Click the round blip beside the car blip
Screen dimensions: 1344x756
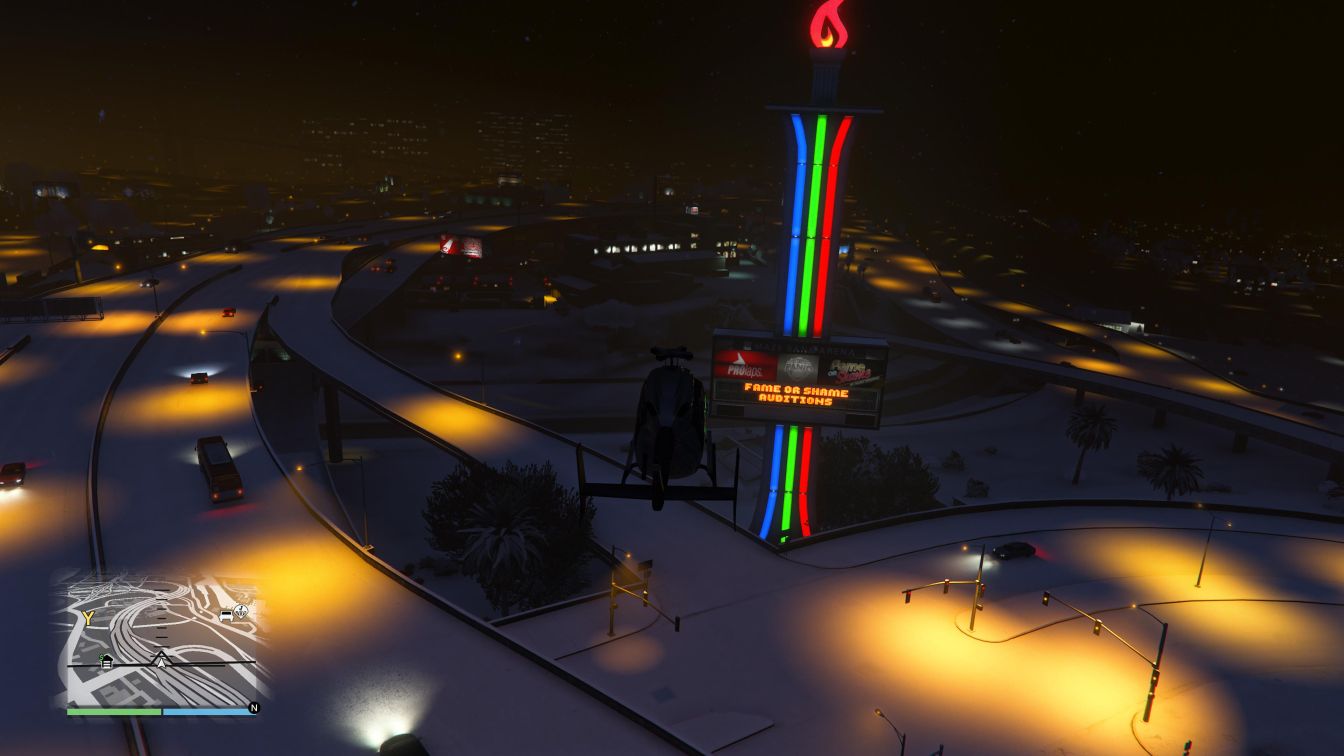(x=241, y=609)
